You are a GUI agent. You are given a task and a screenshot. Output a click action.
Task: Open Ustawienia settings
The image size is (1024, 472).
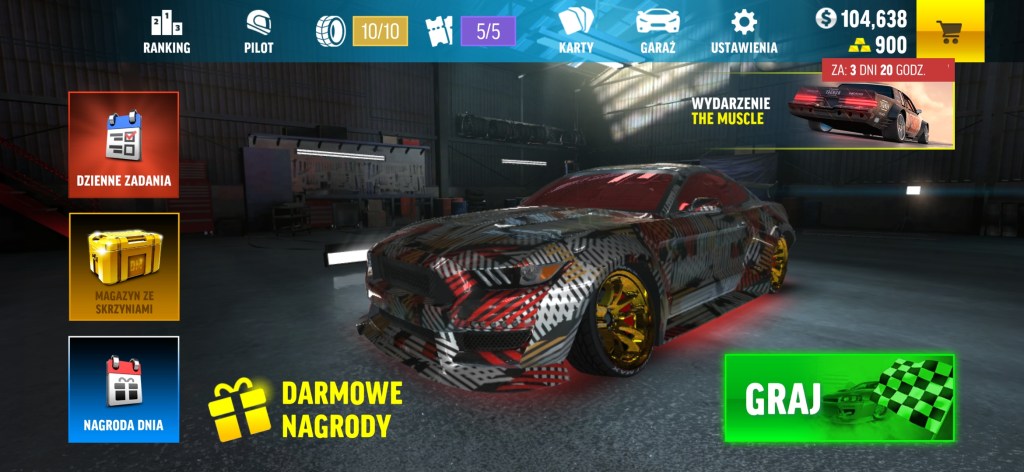[x=743, y=32]
